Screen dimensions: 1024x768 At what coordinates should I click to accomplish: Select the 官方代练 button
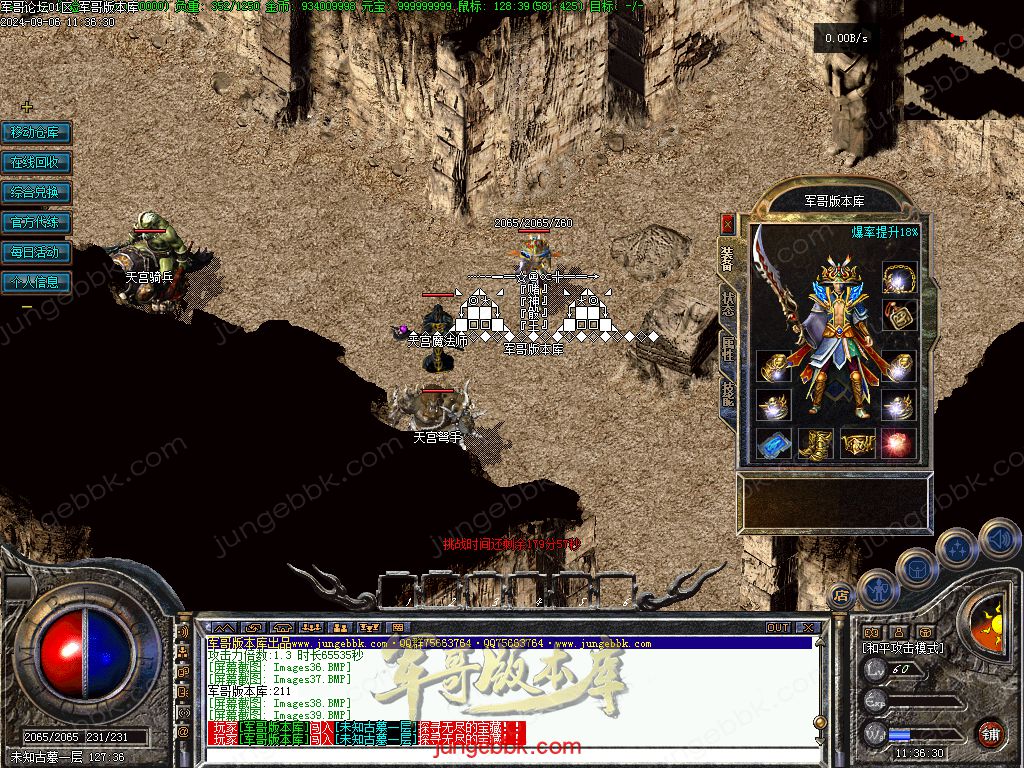[x=36, y=222]
